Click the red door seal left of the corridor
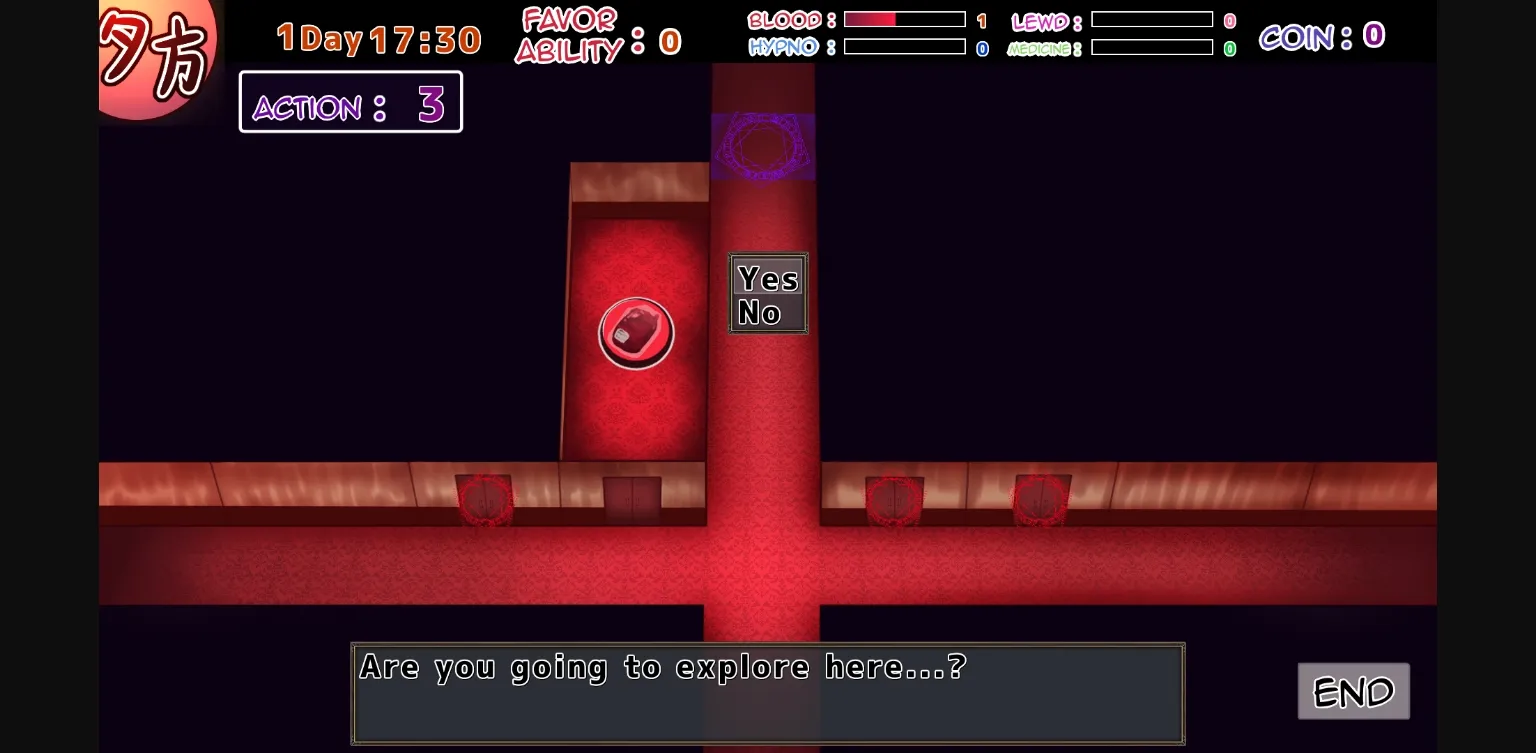 (x=485, y=498)
